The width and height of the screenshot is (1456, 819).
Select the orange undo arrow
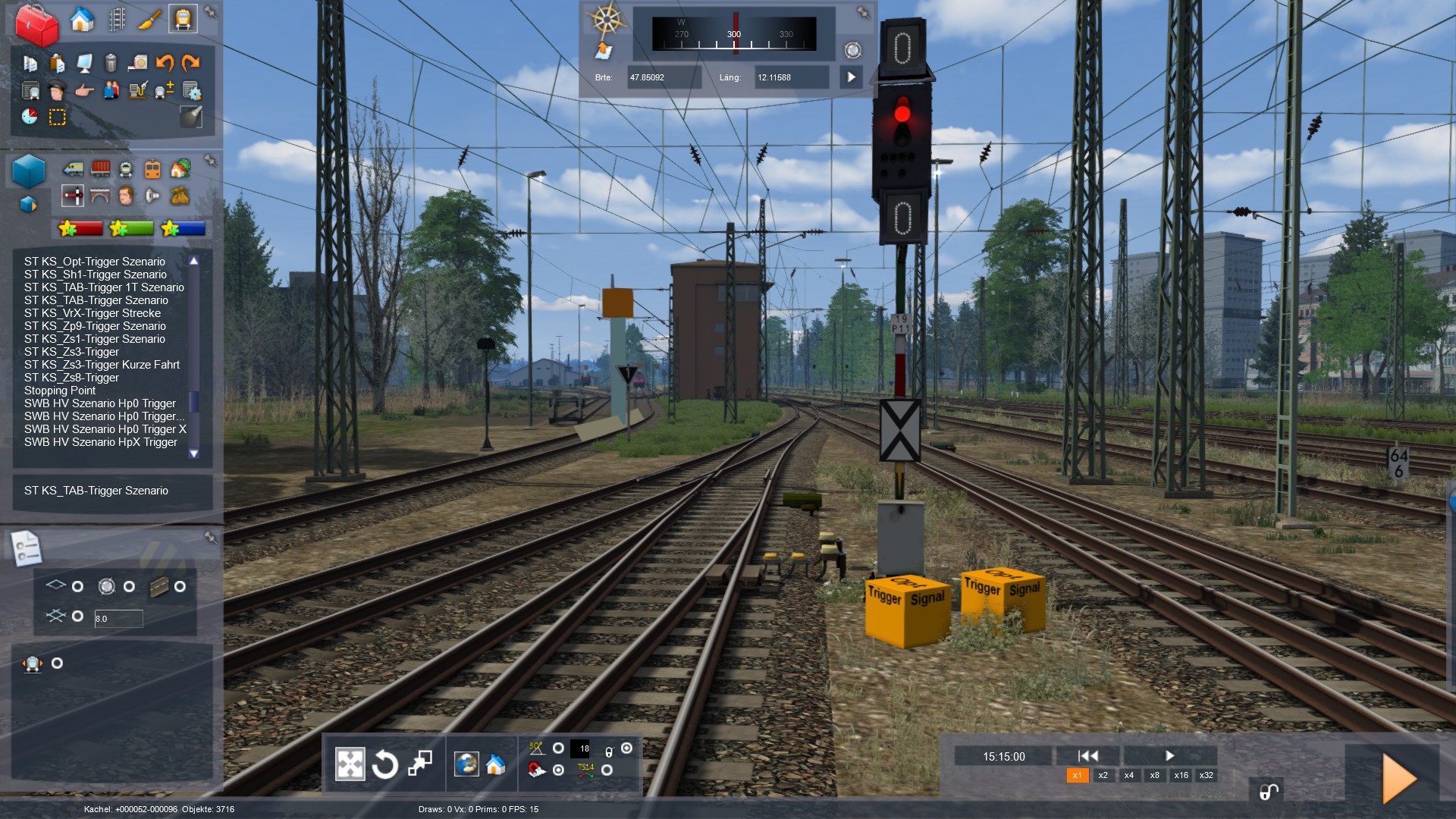tap(165, 63)
